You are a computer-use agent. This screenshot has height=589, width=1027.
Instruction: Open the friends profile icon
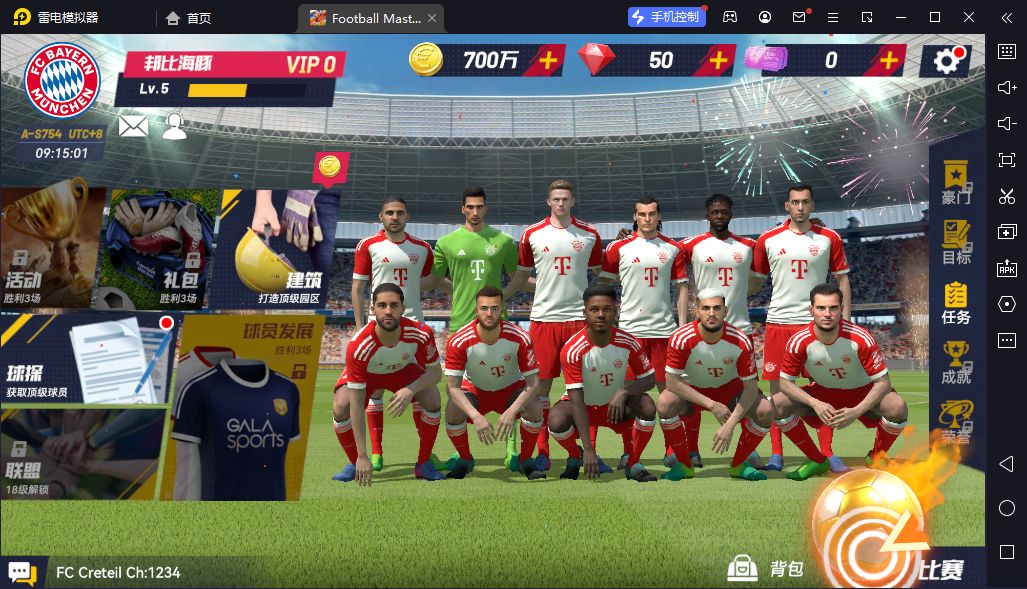175,126
